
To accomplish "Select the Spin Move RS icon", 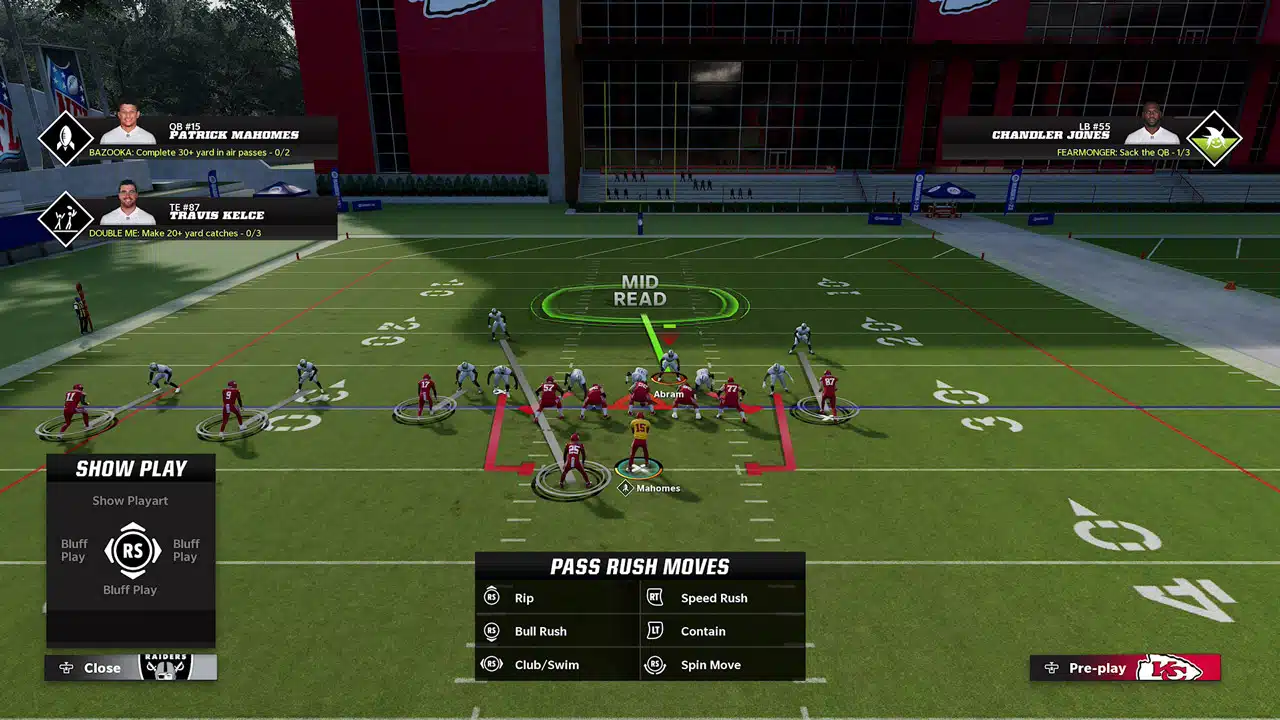I will tap(655, 664).
